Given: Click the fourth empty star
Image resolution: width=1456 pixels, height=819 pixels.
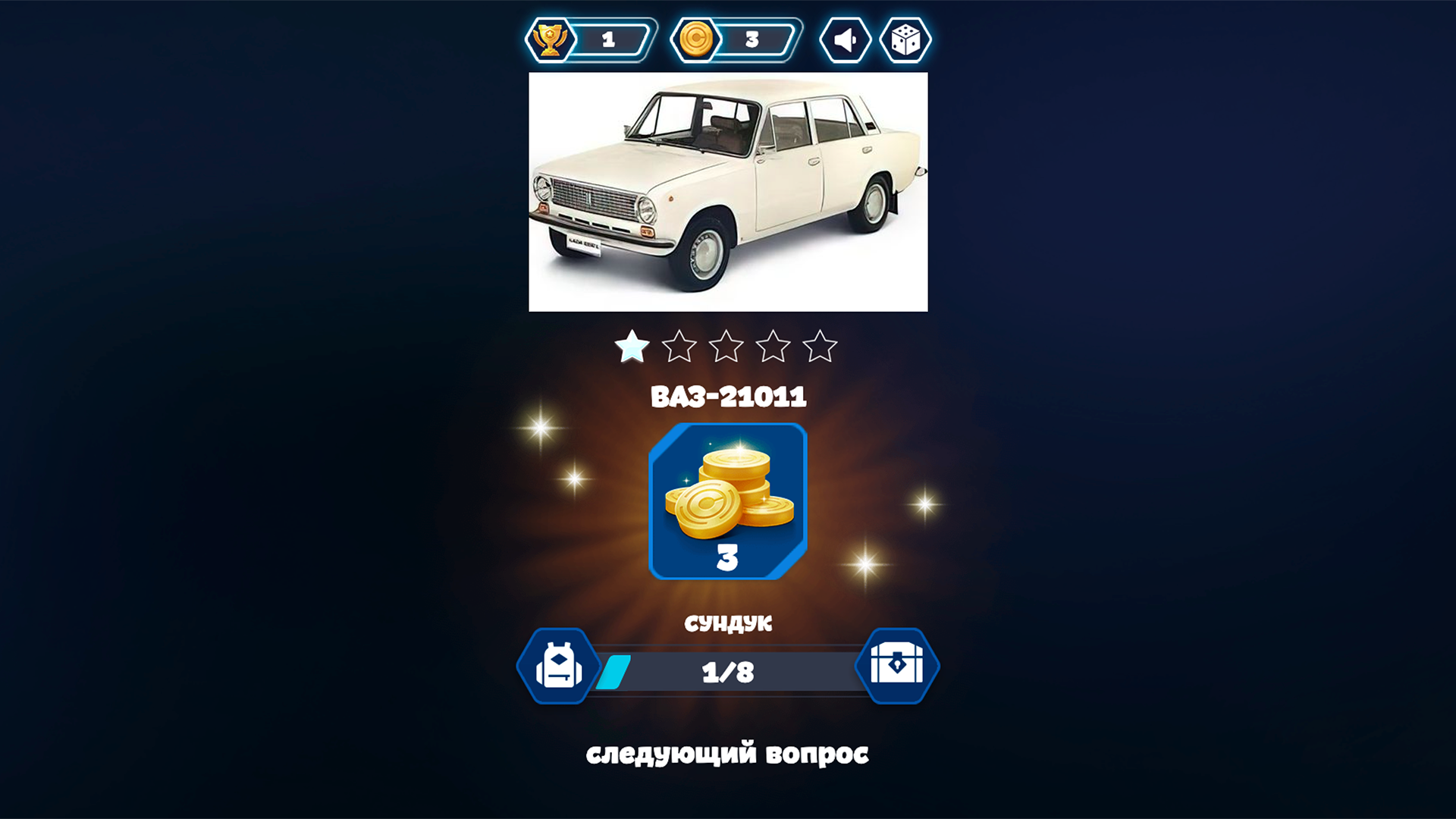Looking at the screenshot, I should [x=775, y=346].
